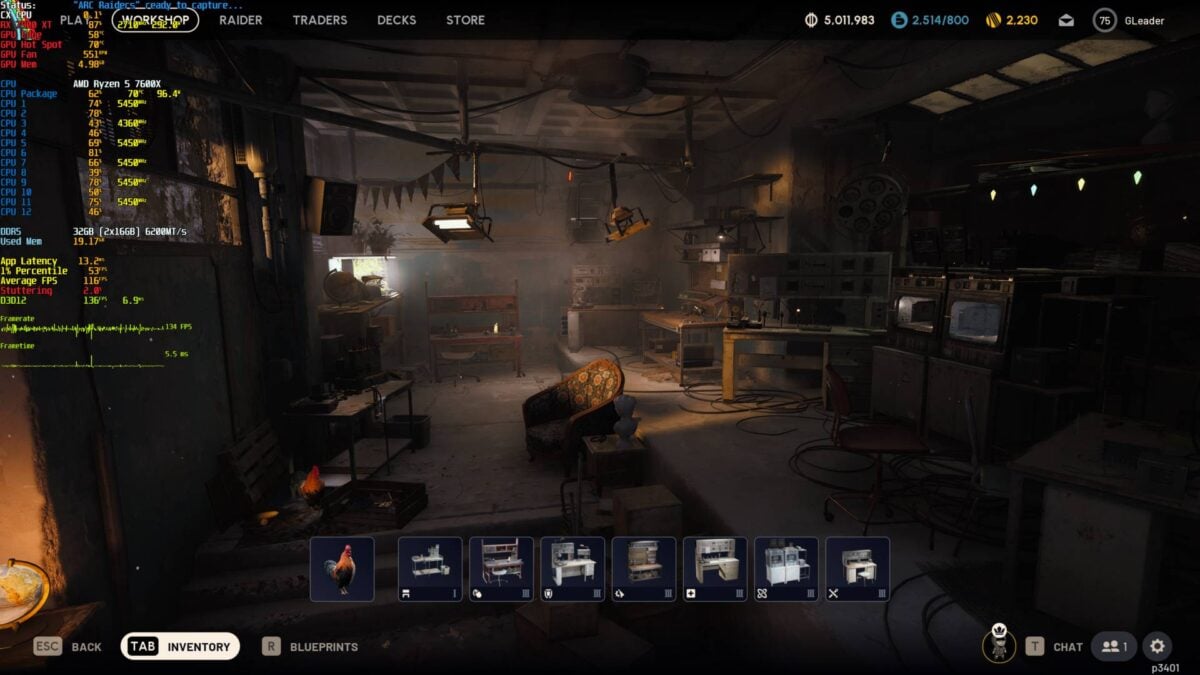1200x675 pixels.
Task: Open the settings gear
Action: pyautogui.click(x=1158, y=646)
